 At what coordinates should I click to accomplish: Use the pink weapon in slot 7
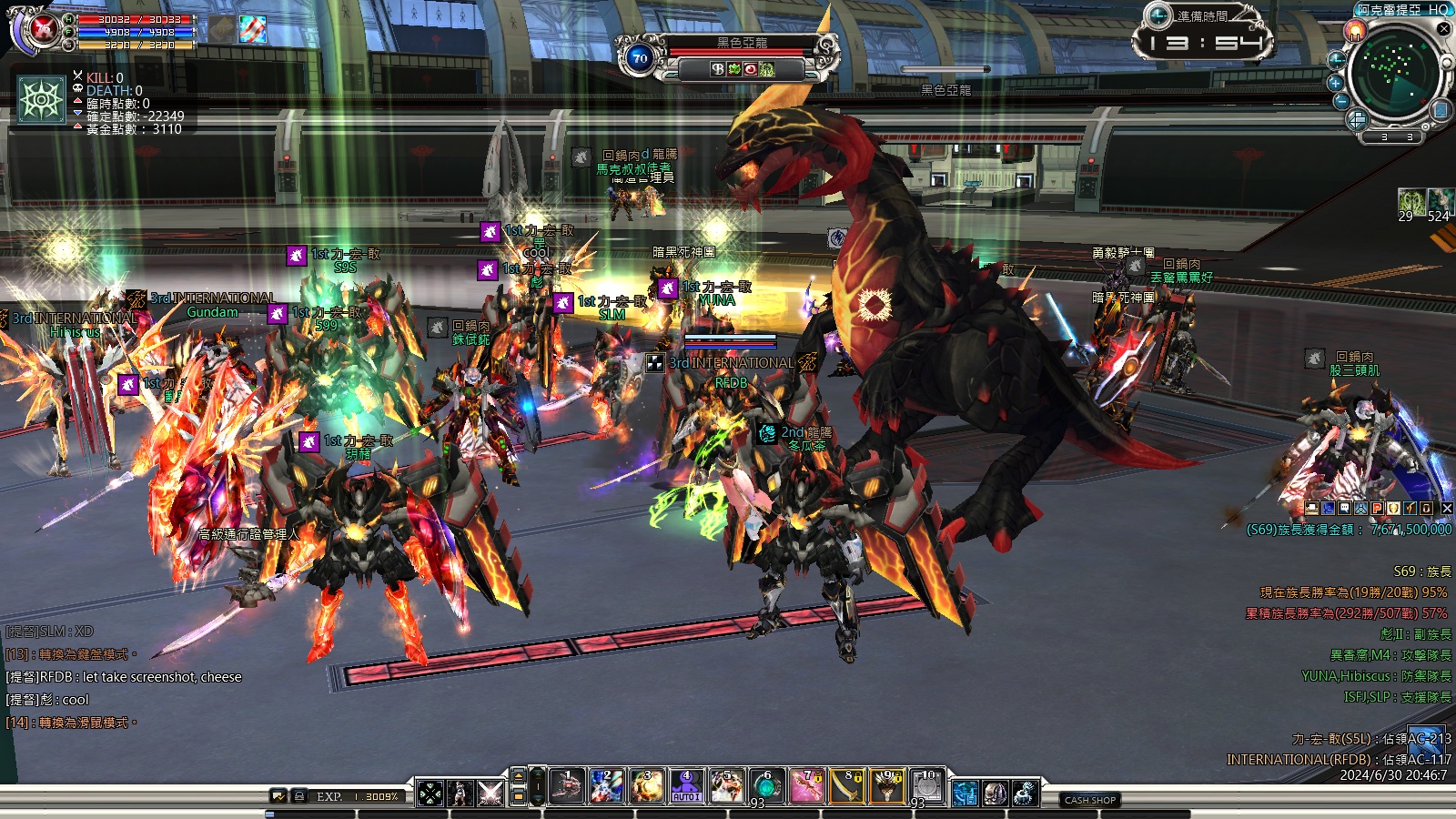[806, 787]
